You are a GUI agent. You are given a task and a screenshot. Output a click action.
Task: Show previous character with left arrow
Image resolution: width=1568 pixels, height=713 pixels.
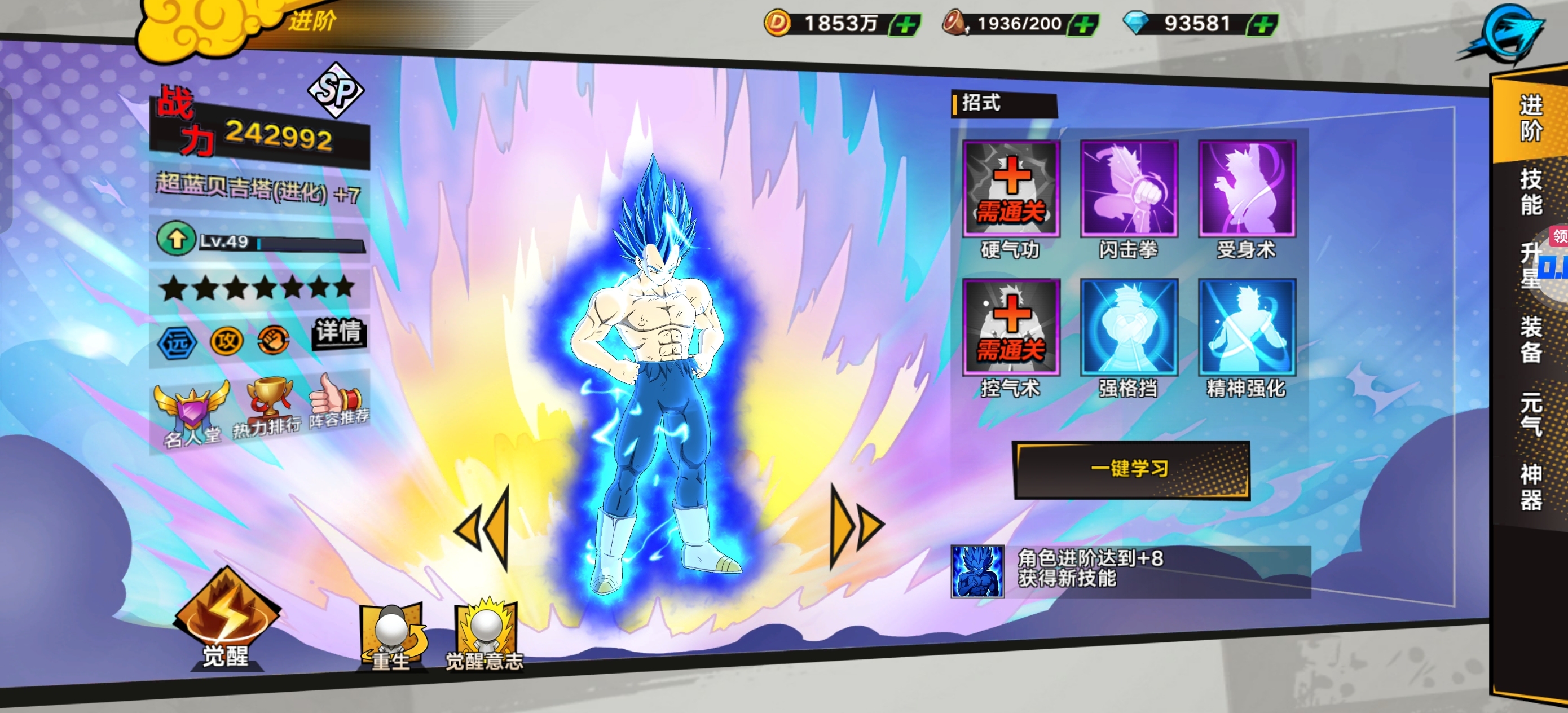pos(484,529)
